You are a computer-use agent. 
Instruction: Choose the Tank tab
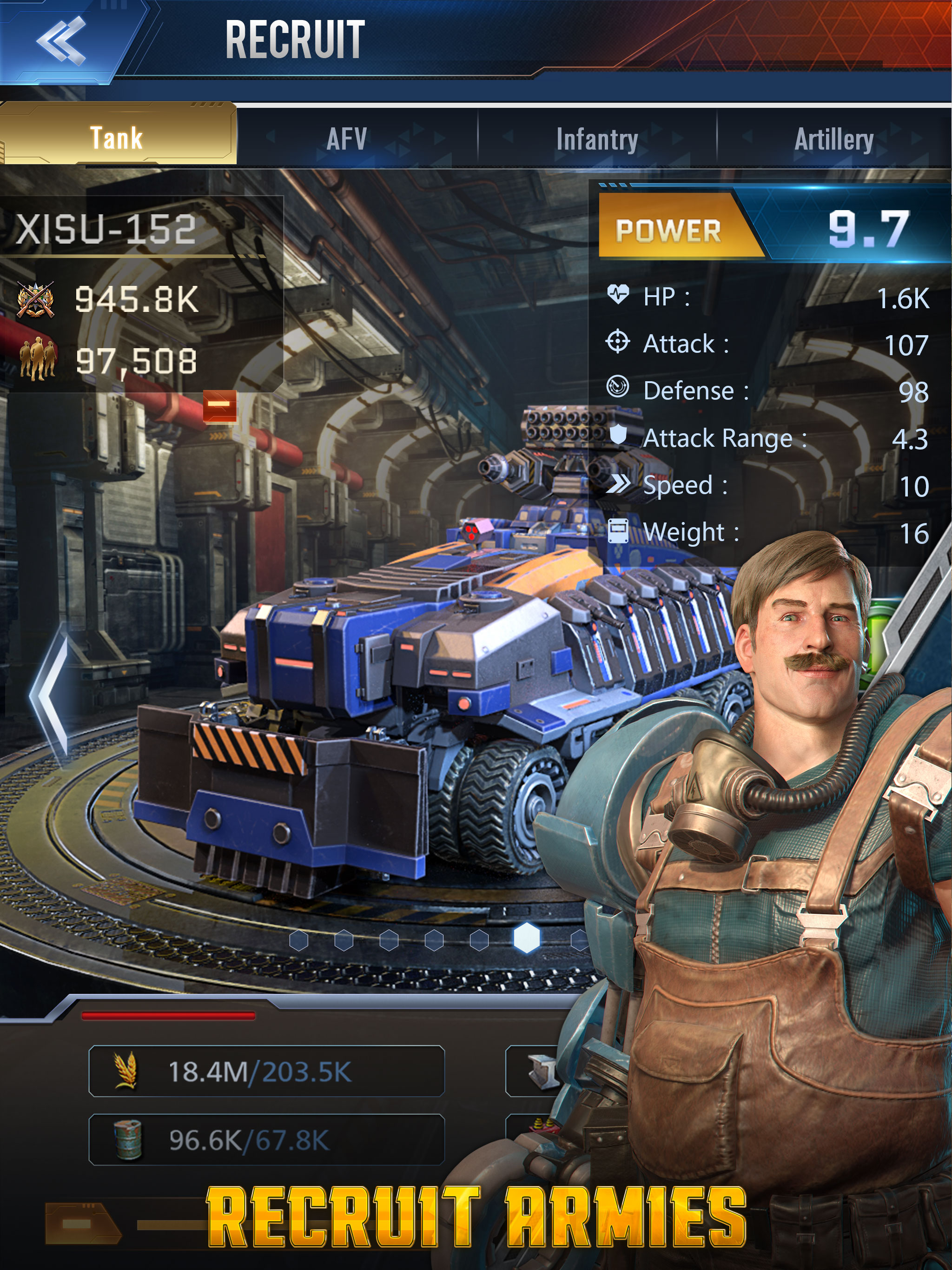tap(117, 138)
